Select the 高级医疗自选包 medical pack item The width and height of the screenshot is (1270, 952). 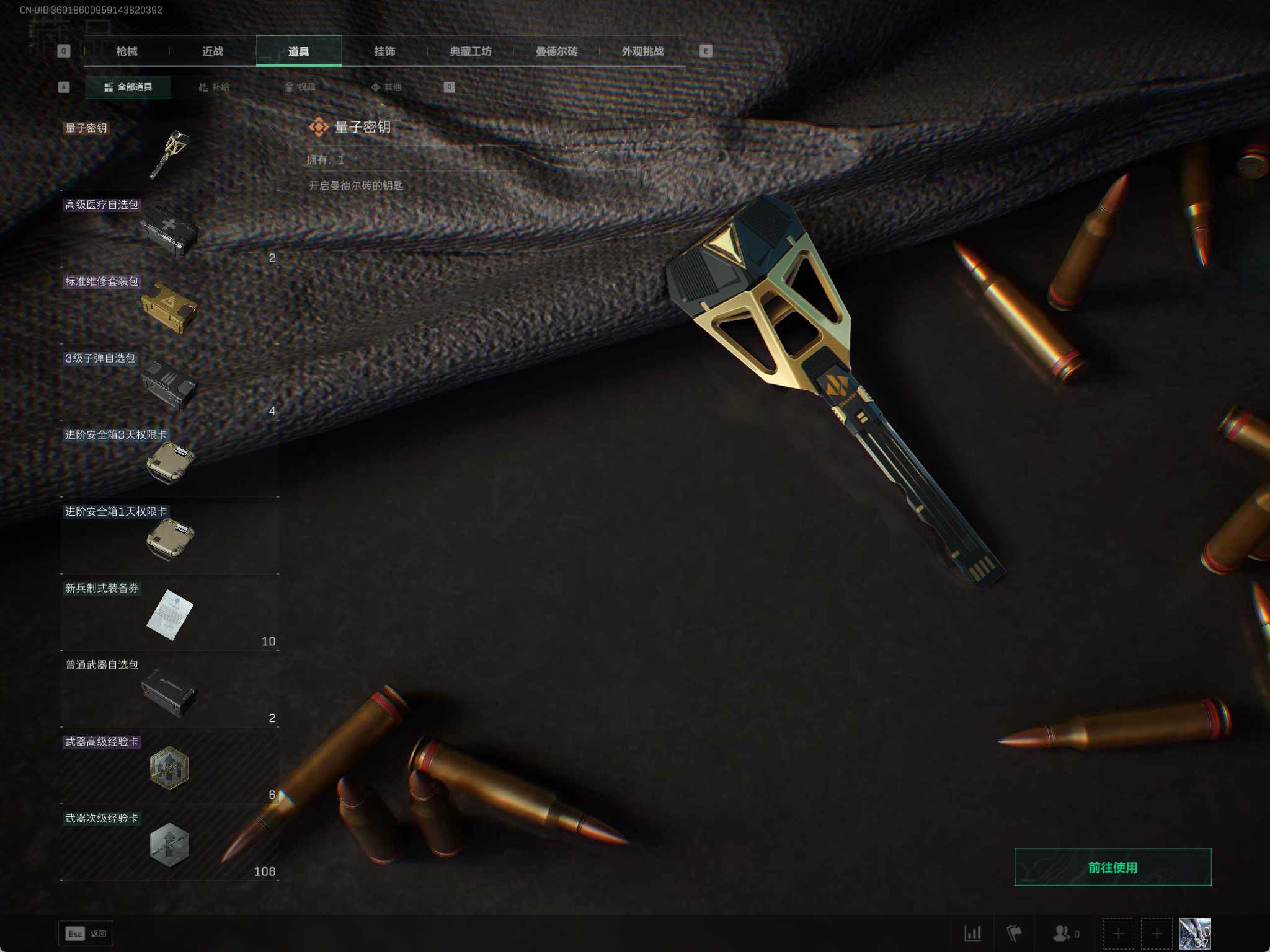(x=169, y=230)
